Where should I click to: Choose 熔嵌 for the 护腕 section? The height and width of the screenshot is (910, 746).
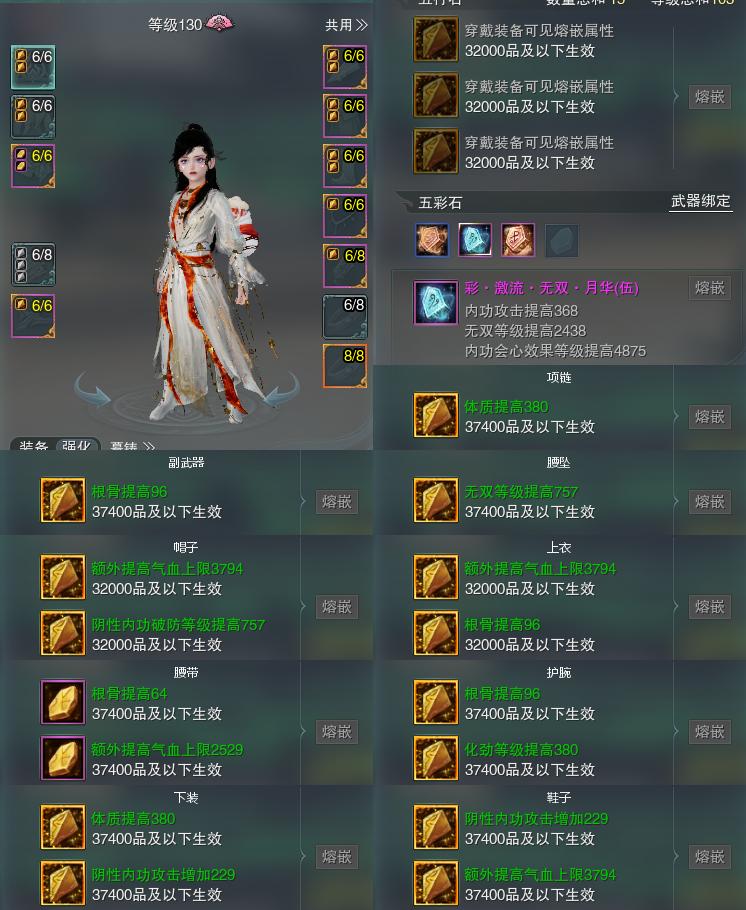[x=709, y=731]
